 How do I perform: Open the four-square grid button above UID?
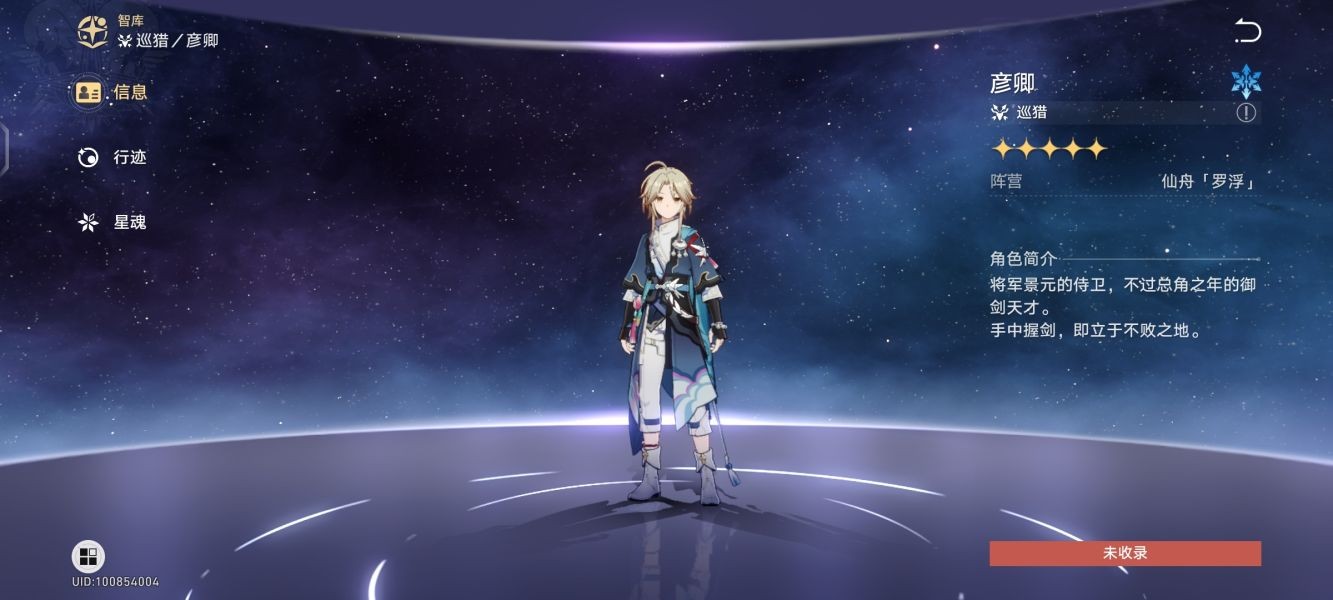(88, 556)
